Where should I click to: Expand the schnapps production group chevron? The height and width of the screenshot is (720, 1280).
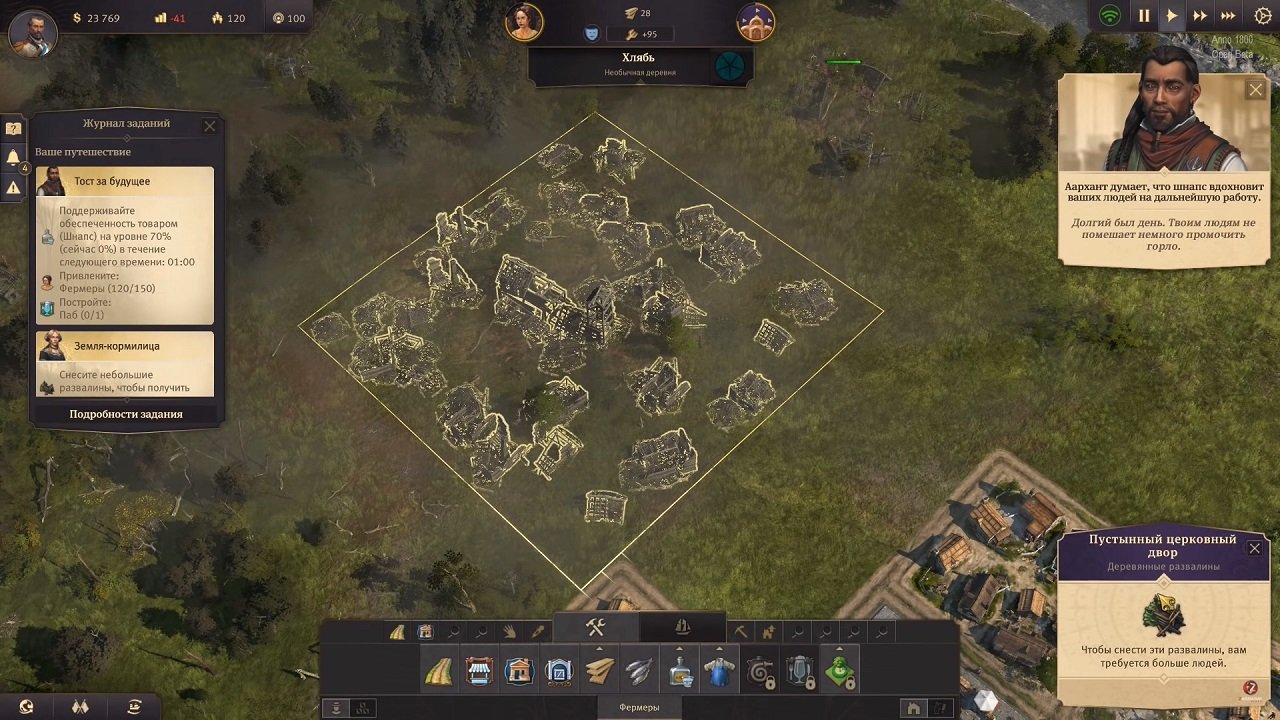click(x=678, y=648)
